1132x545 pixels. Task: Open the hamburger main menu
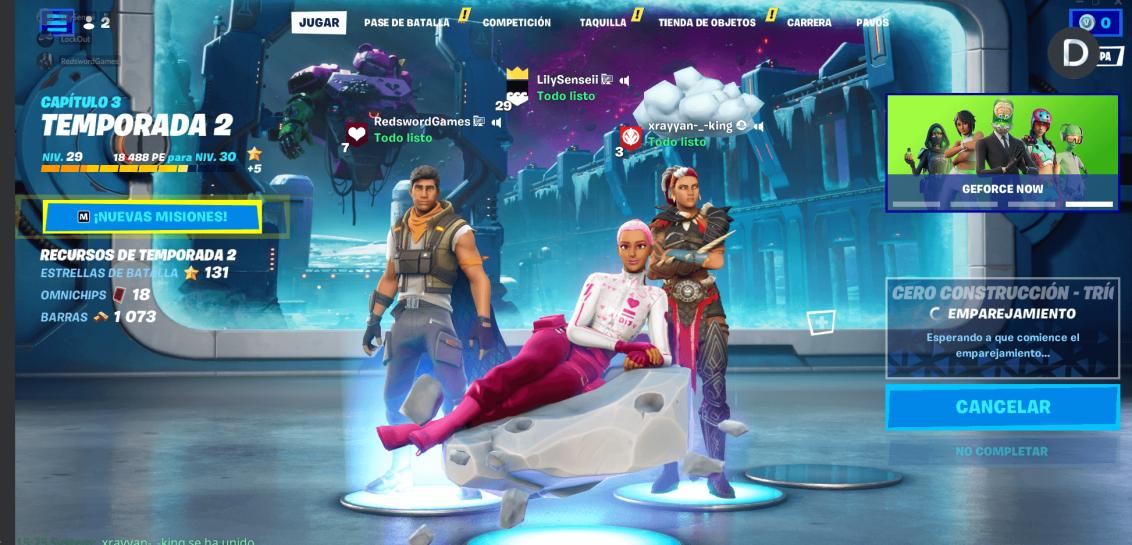point(59,22)
